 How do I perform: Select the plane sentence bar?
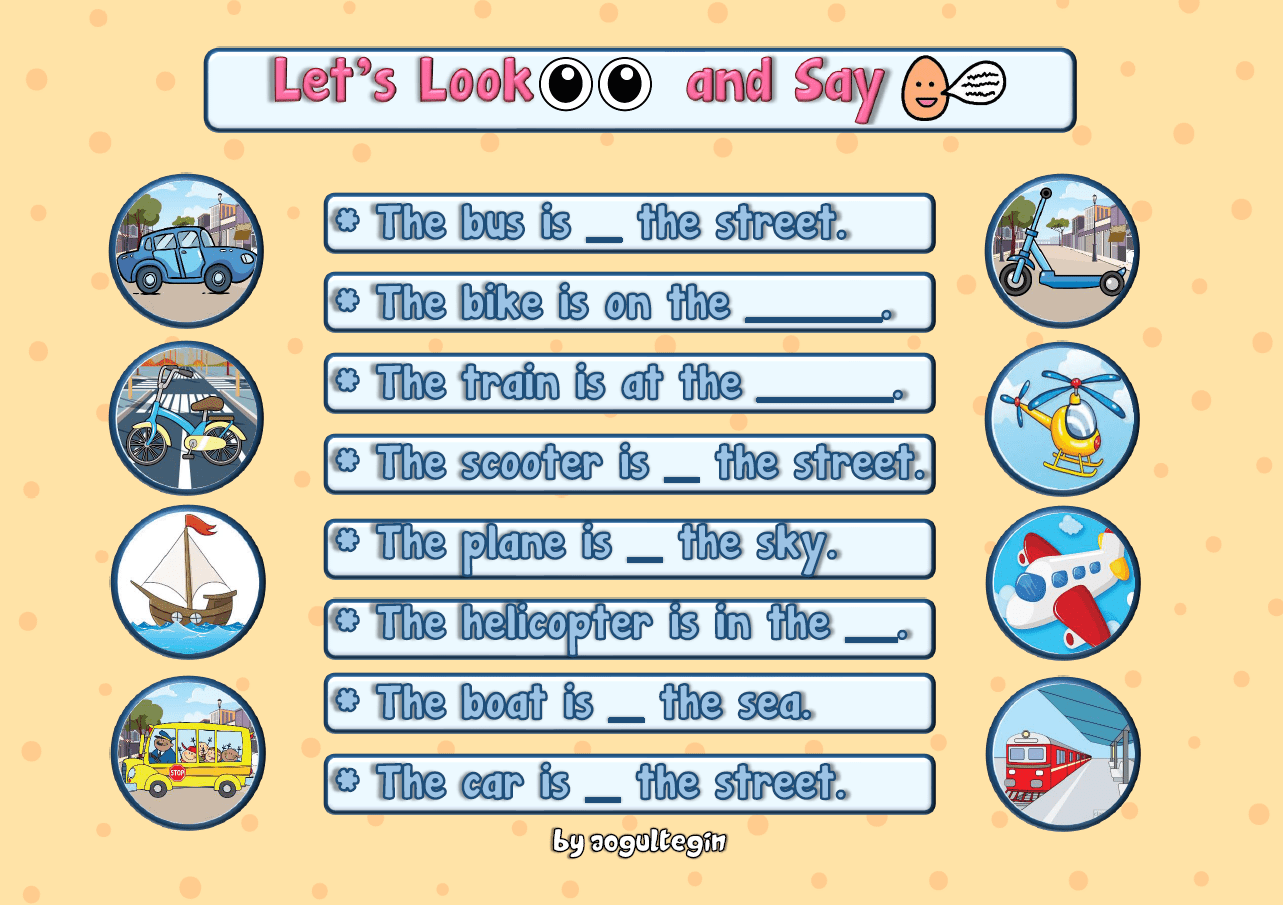pos(629,547)
